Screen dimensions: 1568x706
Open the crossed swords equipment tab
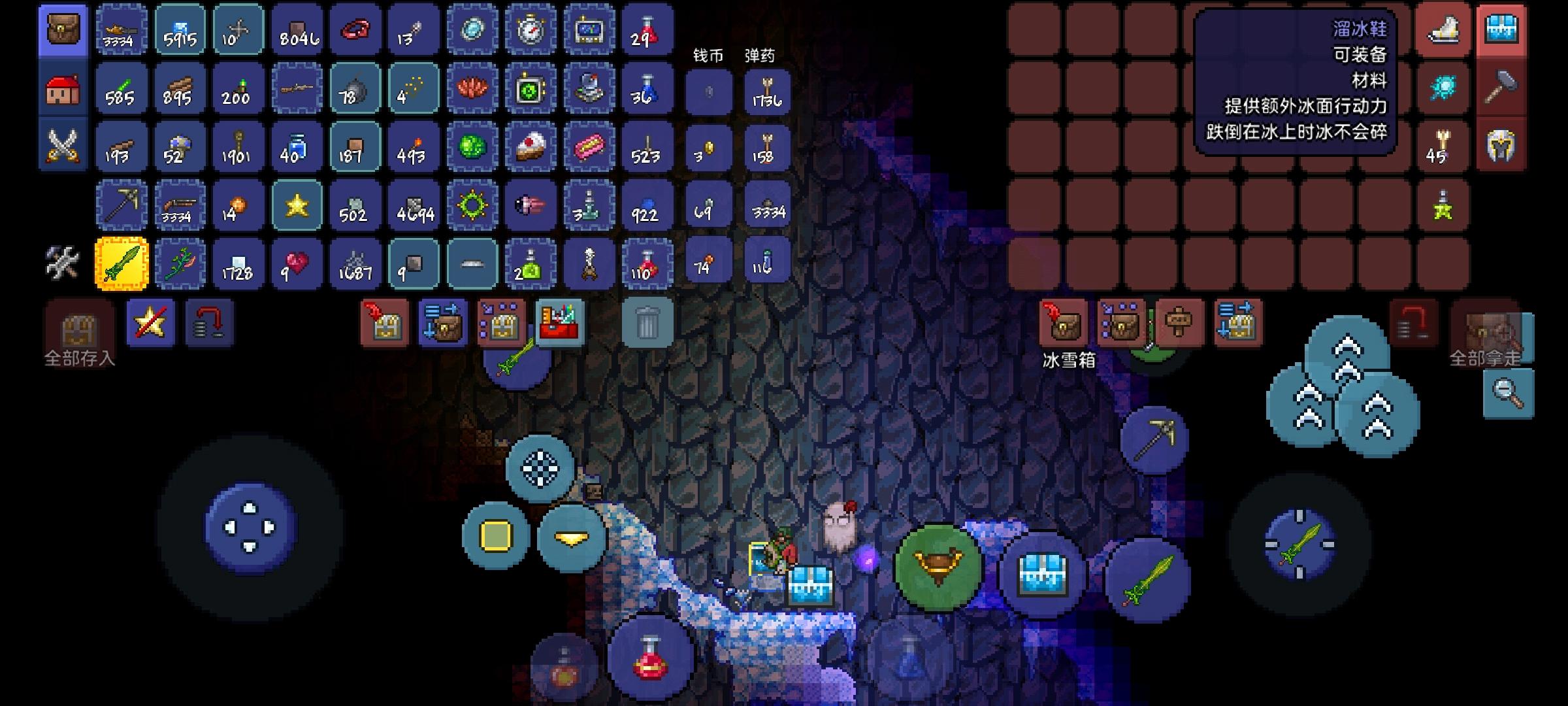[x=62, y=144]
